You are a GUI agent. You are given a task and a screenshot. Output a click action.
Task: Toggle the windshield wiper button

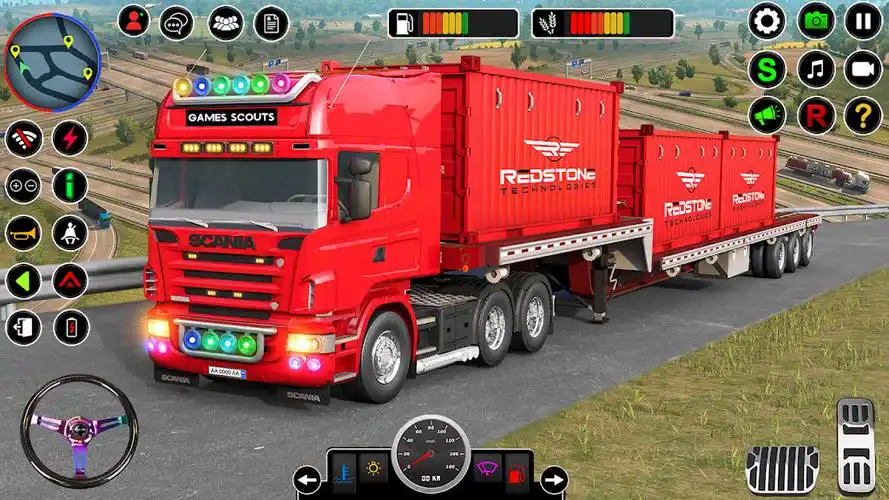[x=487, y=469]
